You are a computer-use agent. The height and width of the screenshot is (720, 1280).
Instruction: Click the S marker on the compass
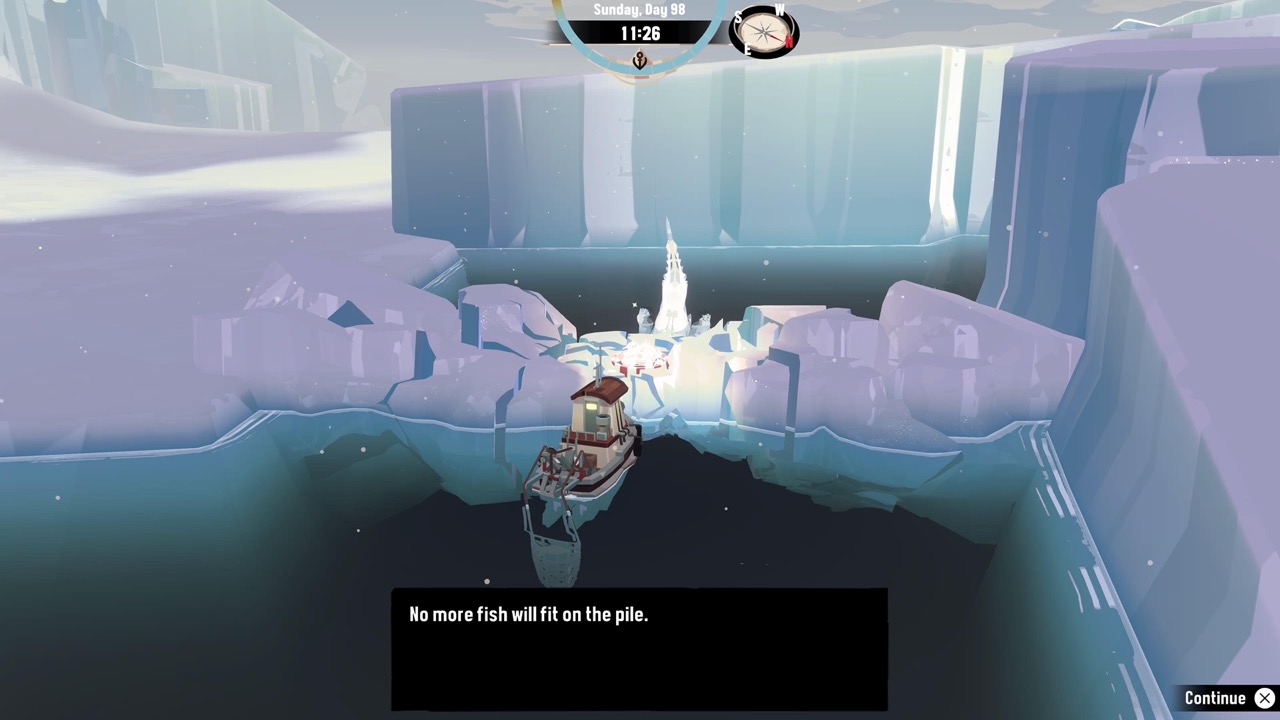tap(741, 16)
